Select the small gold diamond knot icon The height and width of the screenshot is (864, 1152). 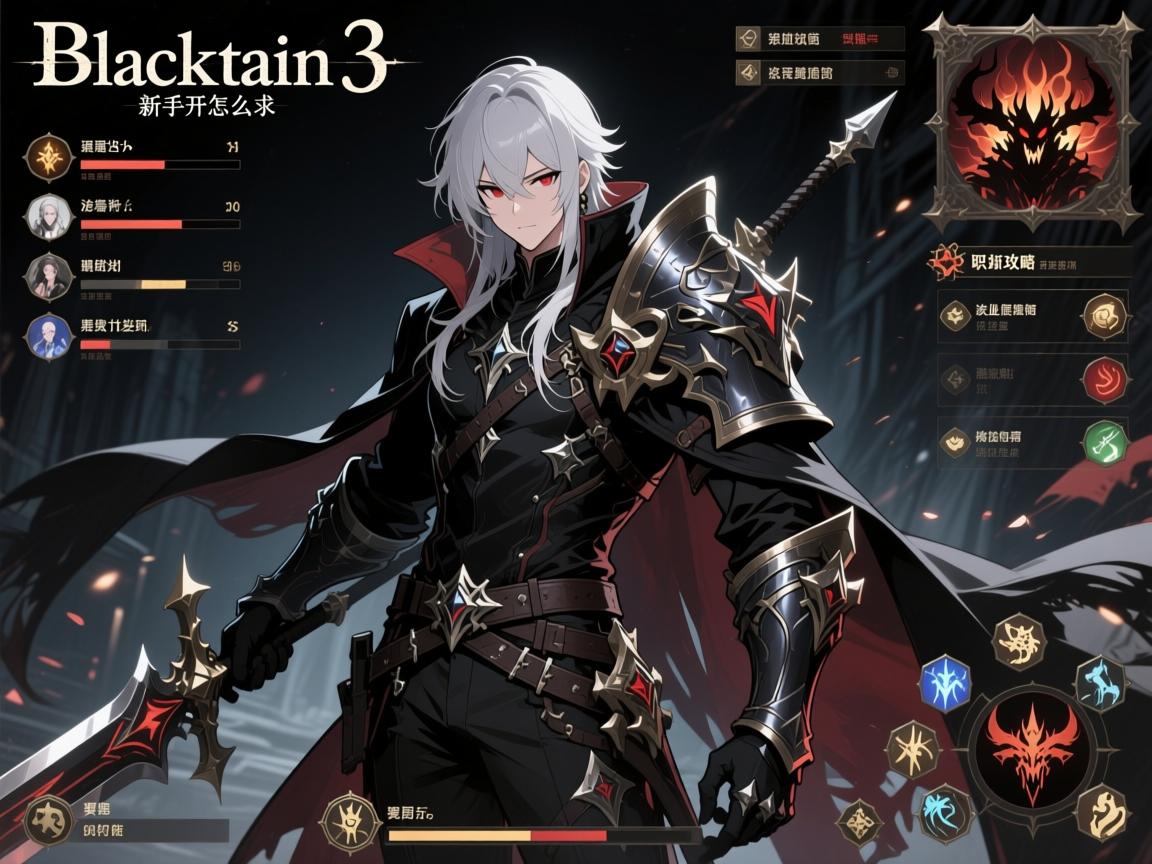click(860, 825)
